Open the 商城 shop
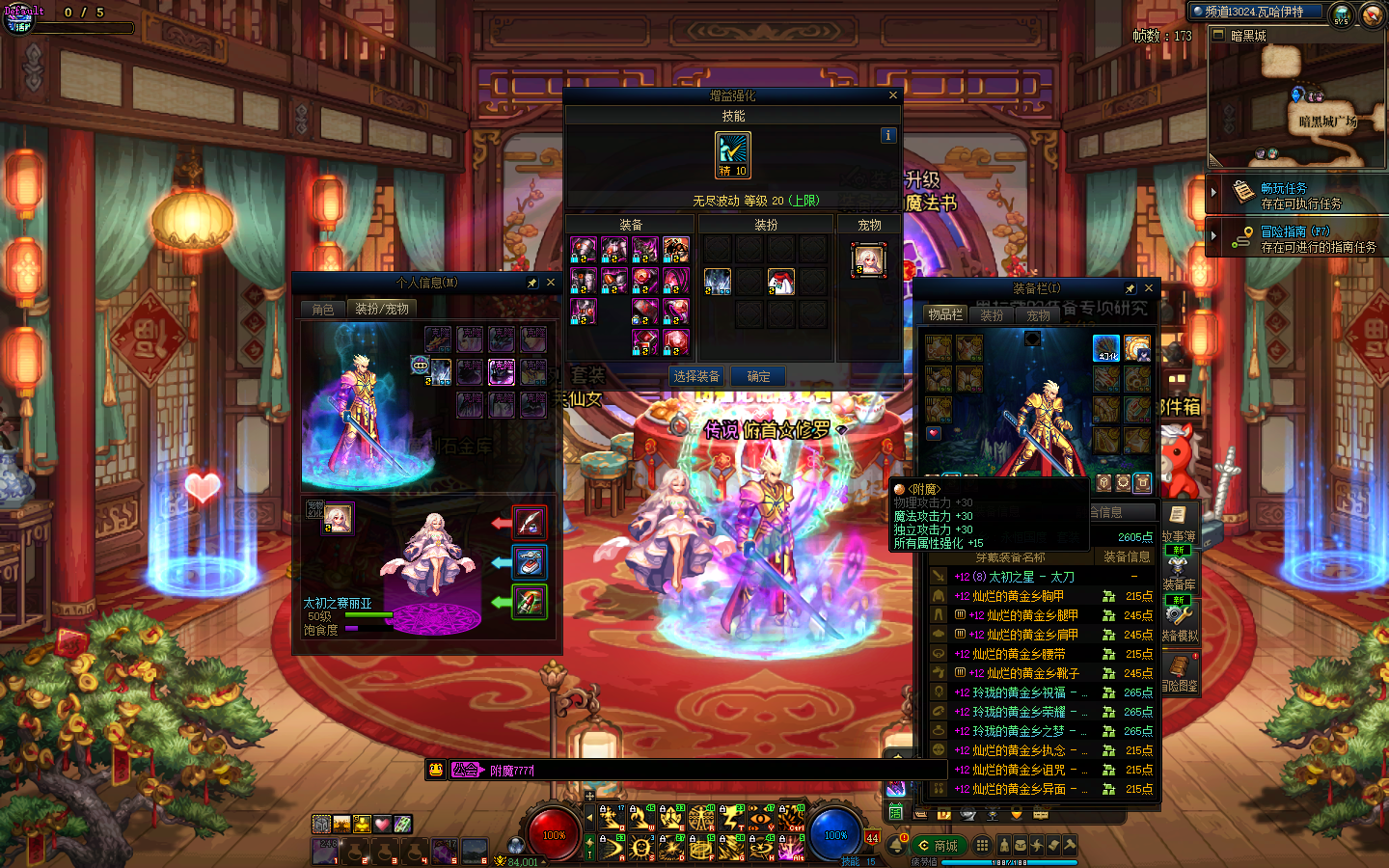This screenshot has width=1389, height=868. point(939,846)
